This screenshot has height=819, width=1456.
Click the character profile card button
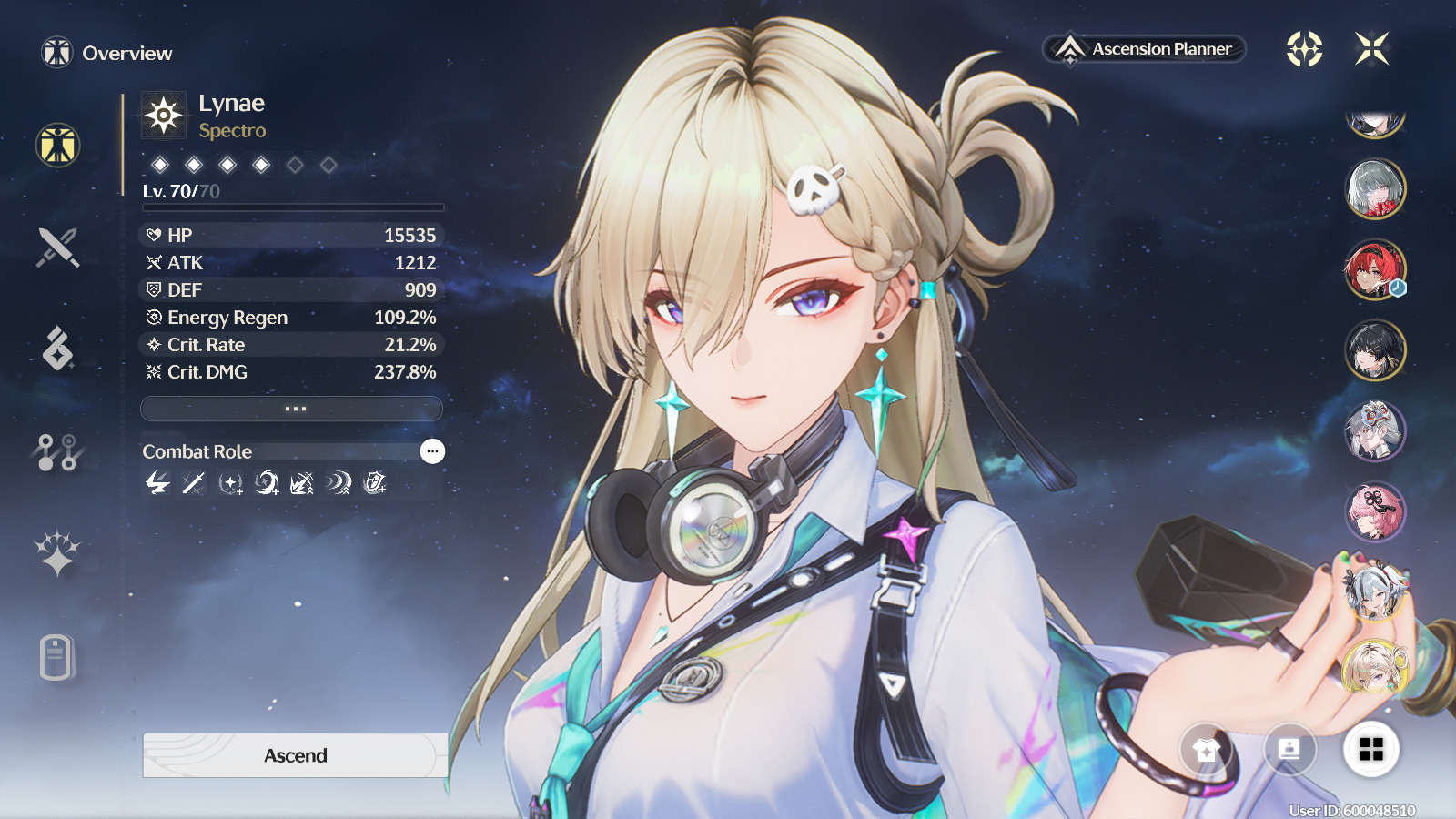tap(1289, 750)
